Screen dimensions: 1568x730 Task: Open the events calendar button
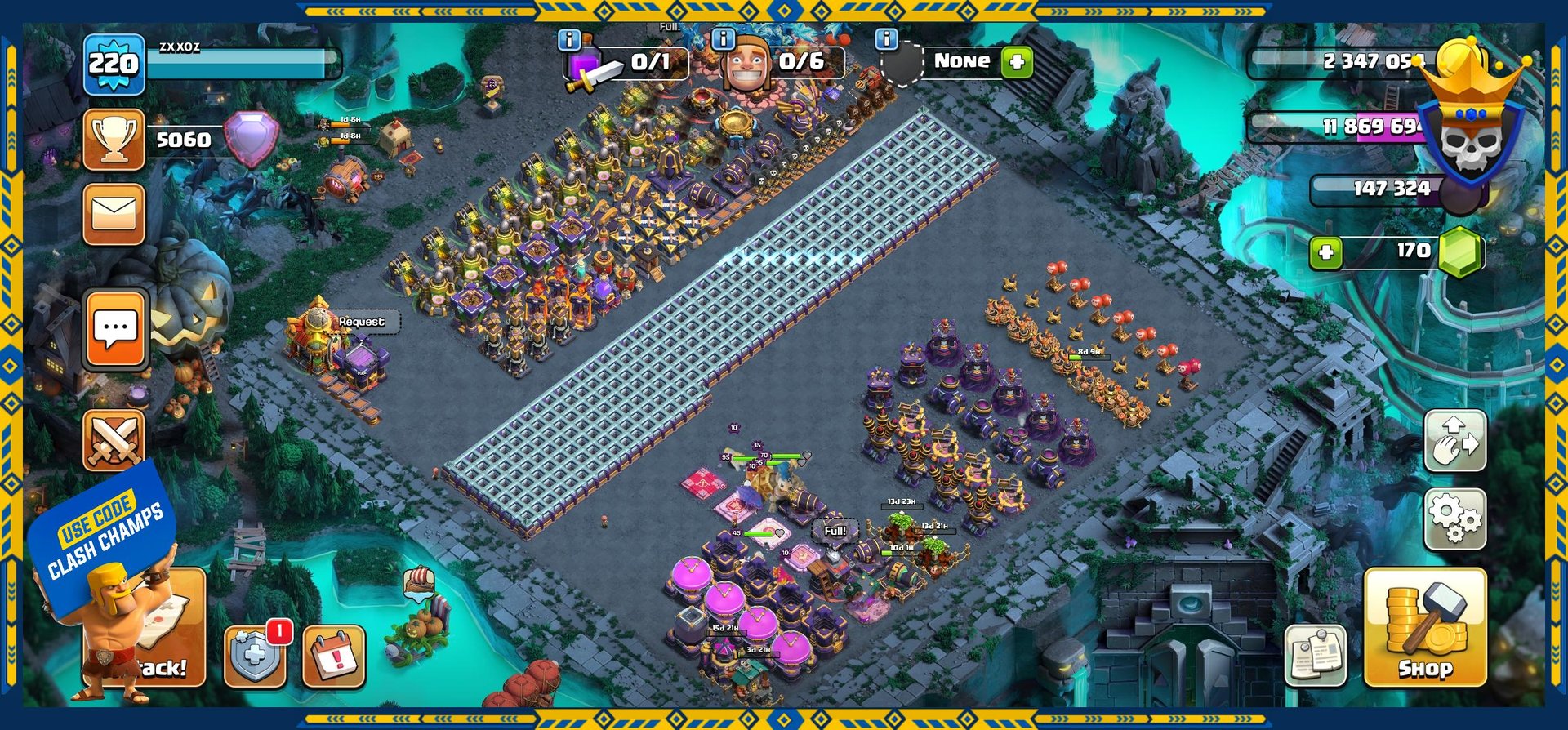click(x=333, y=656)
